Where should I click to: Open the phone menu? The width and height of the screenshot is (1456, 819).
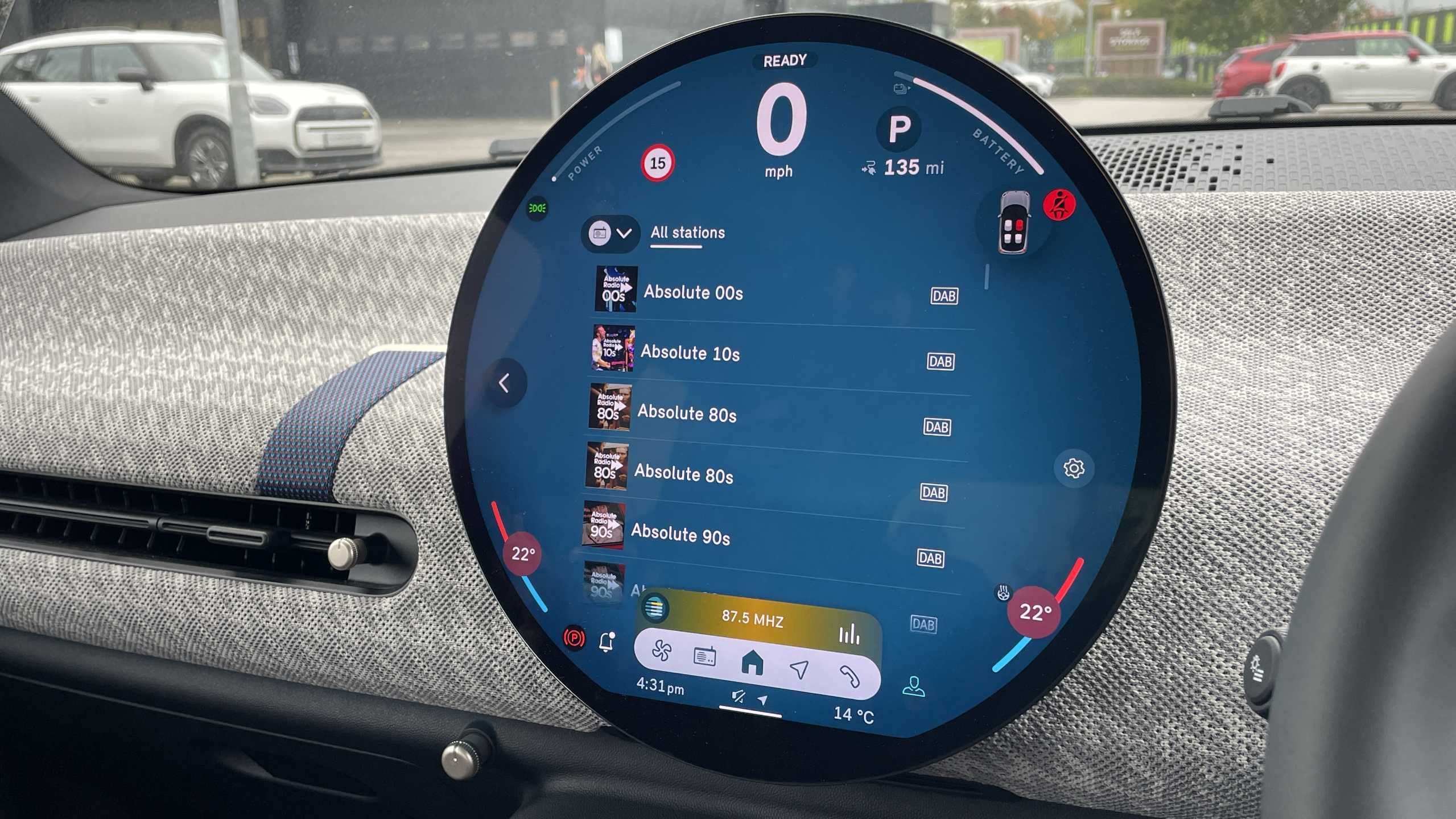click(x=849, y=676)
